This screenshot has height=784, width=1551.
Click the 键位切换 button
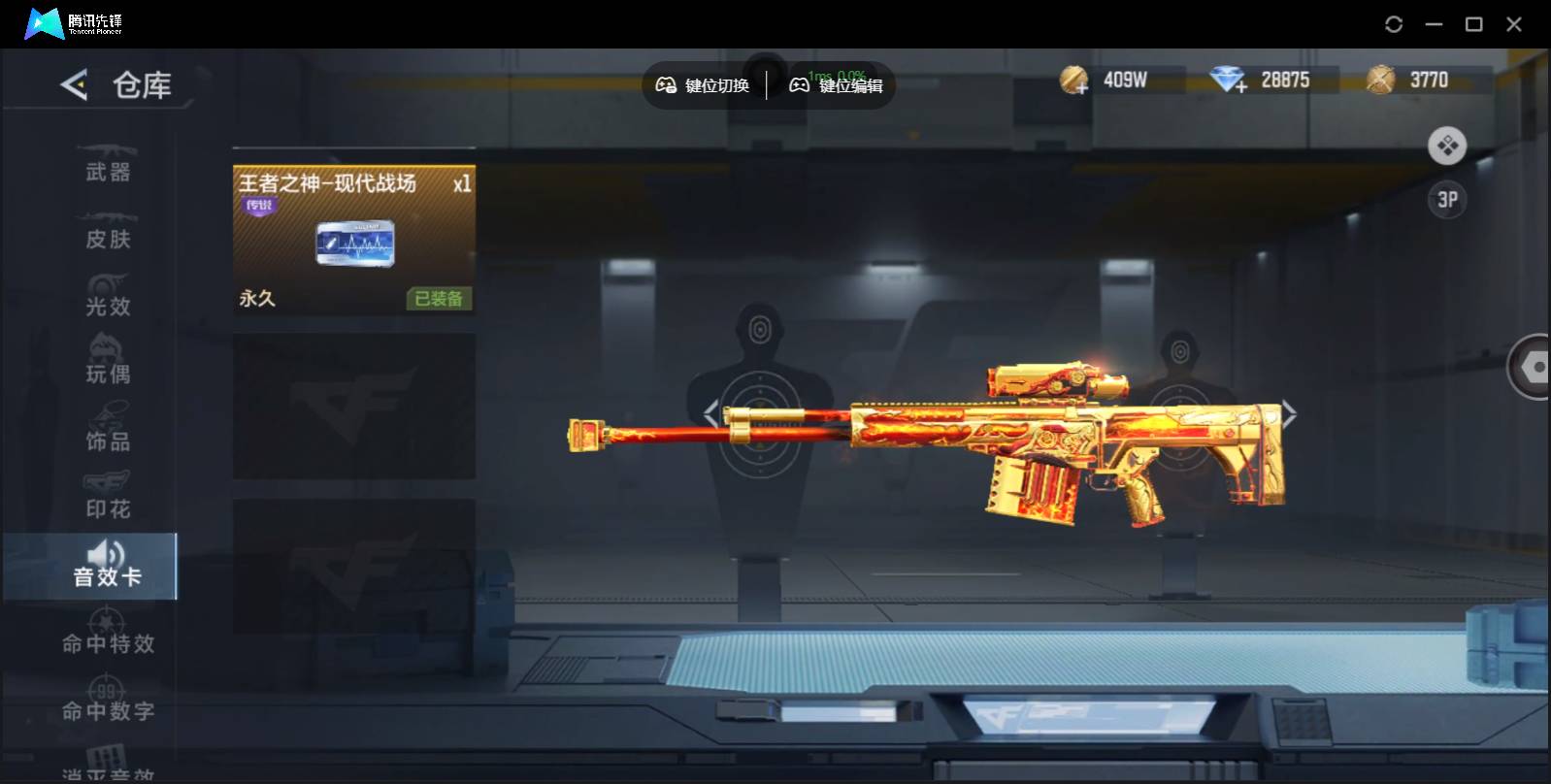point(703,85)
